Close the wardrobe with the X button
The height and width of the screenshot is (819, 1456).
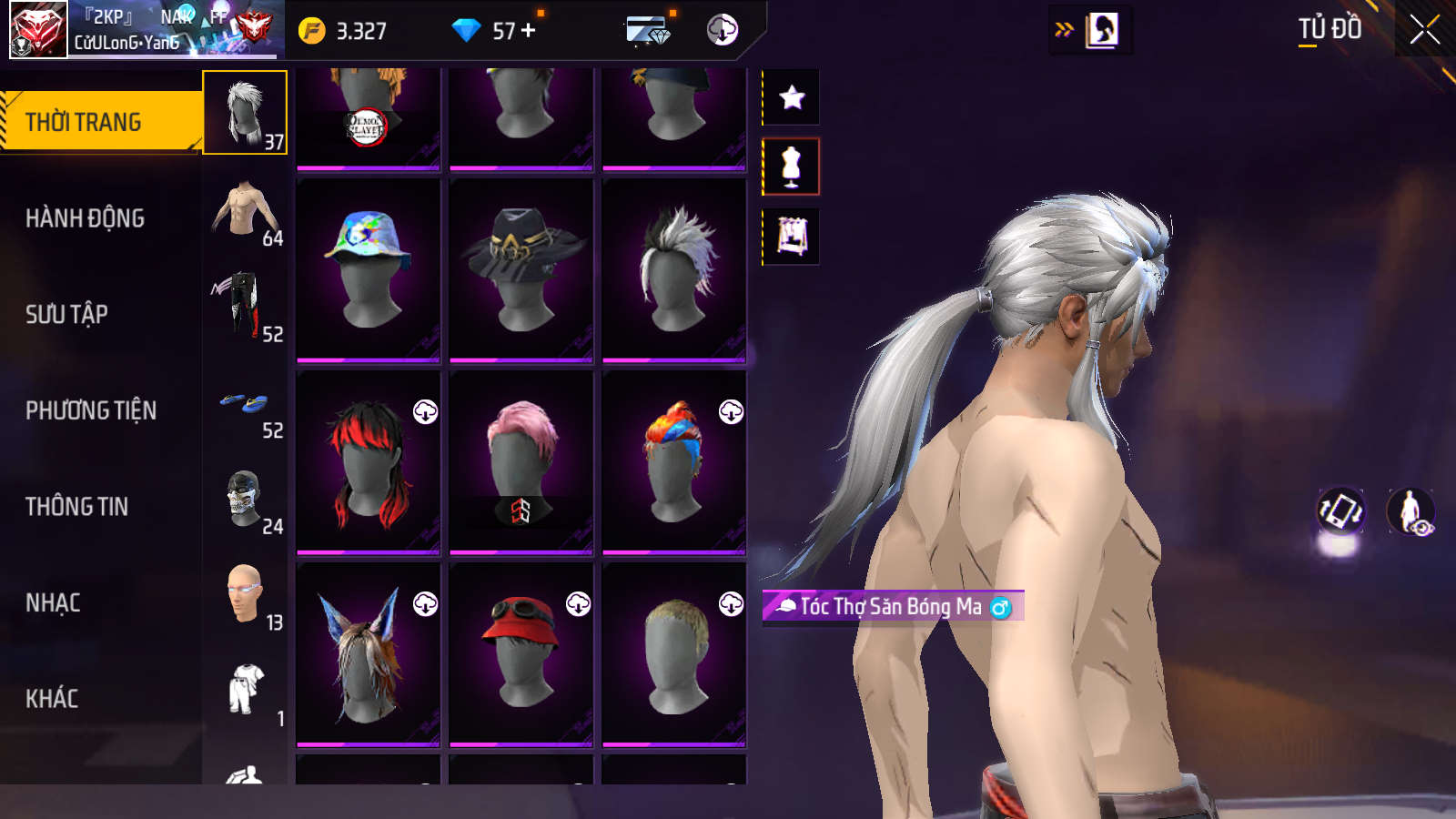1424,30
